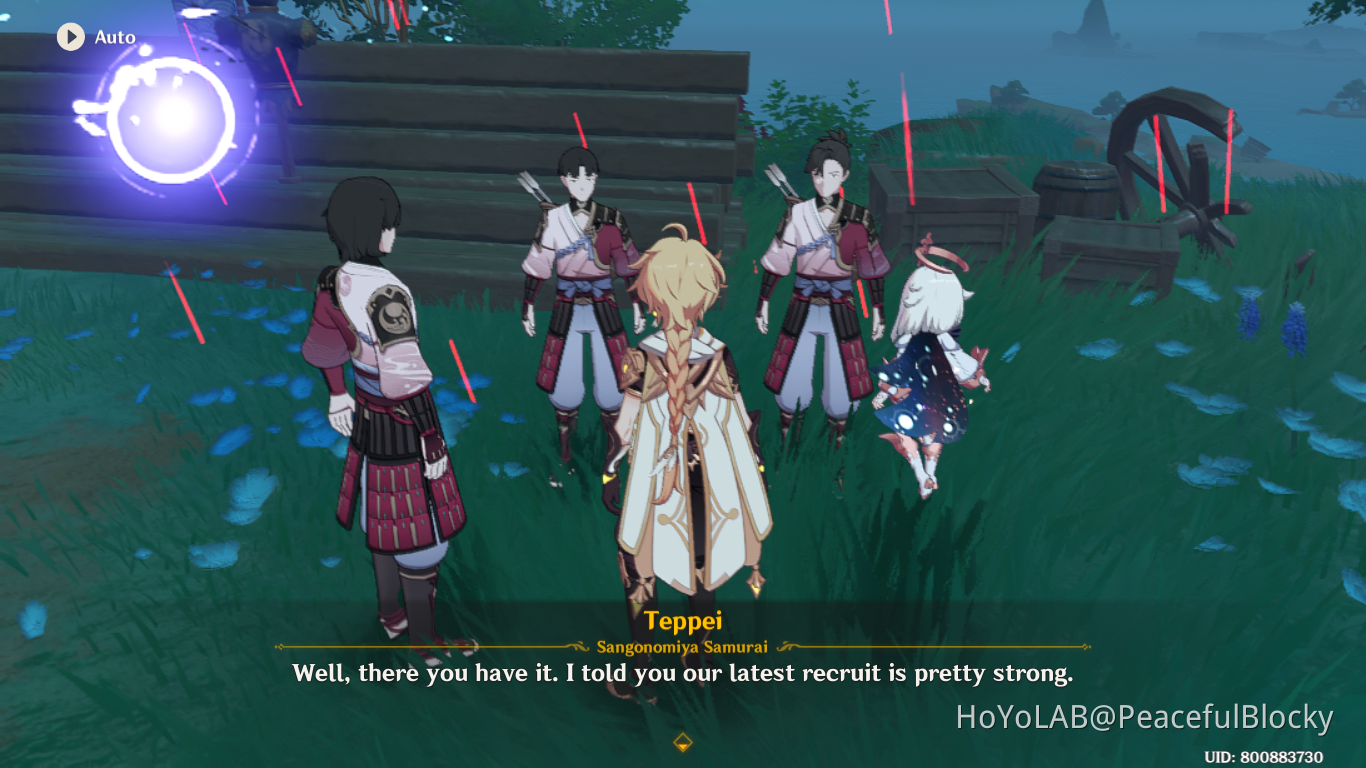
Task: Enable automatic conversation progression via Auto
Action: 95,37
